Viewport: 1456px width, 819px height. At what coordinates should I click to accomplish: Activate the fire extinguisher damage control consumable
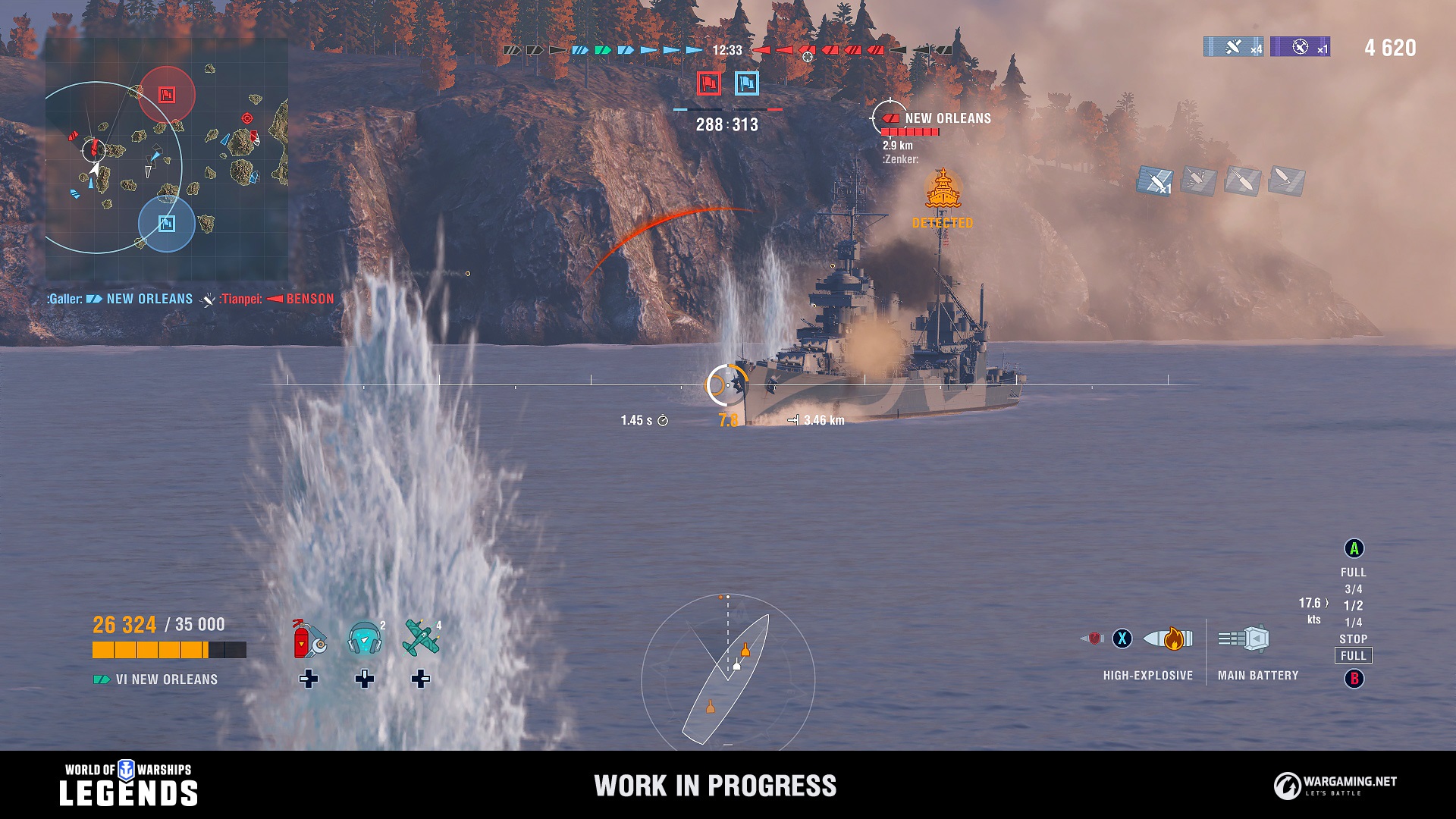(x=308, y=639)
